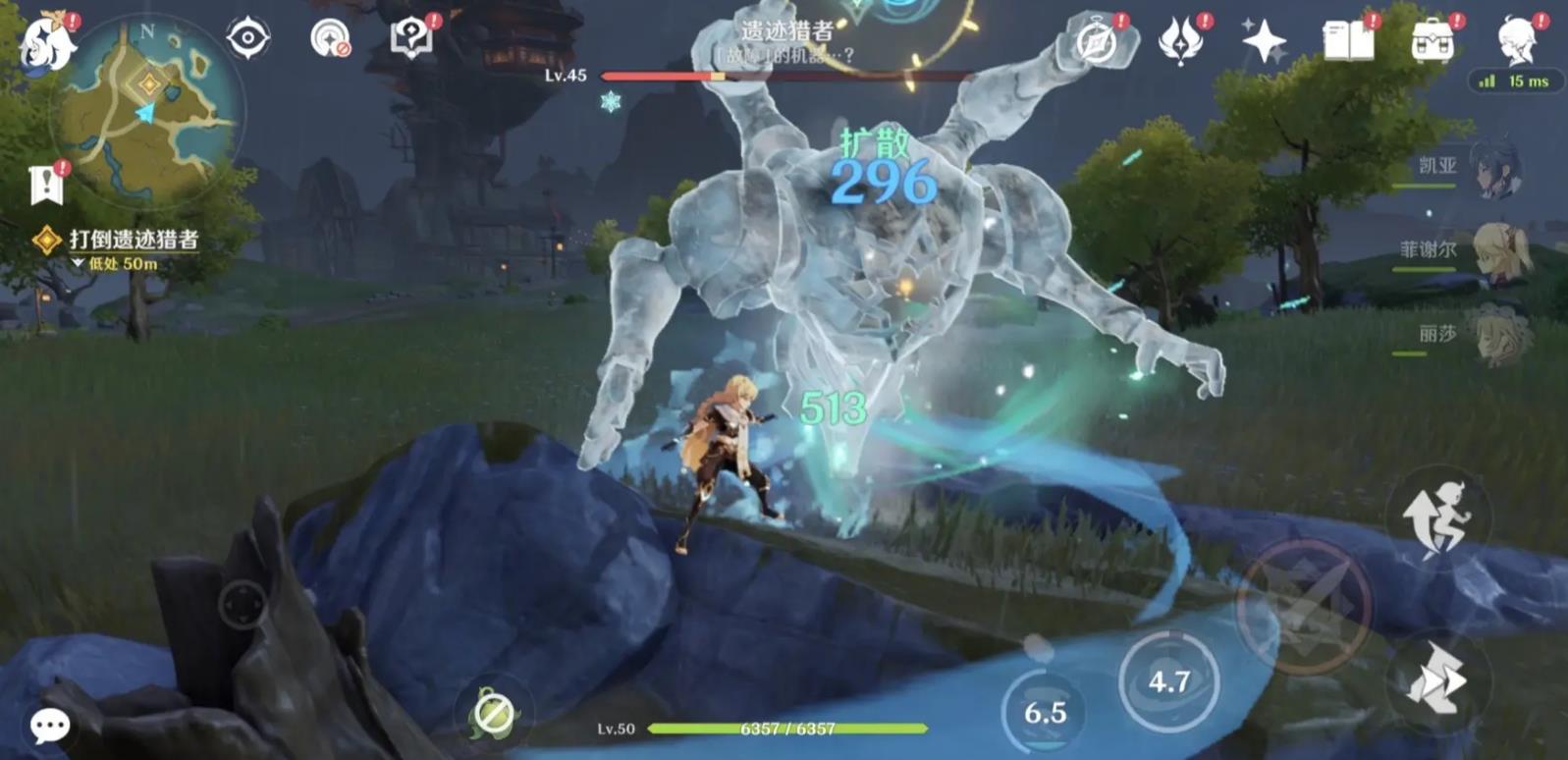1568x760 pixels.
Task: Open the Paimon menu icon
Action: click(44, 41)
